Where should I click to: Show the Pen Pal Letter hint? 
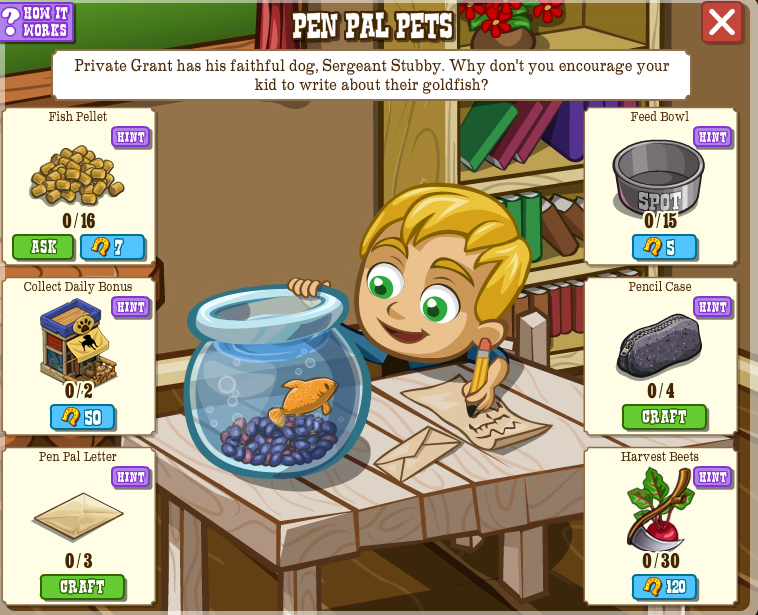coord(130,477)
